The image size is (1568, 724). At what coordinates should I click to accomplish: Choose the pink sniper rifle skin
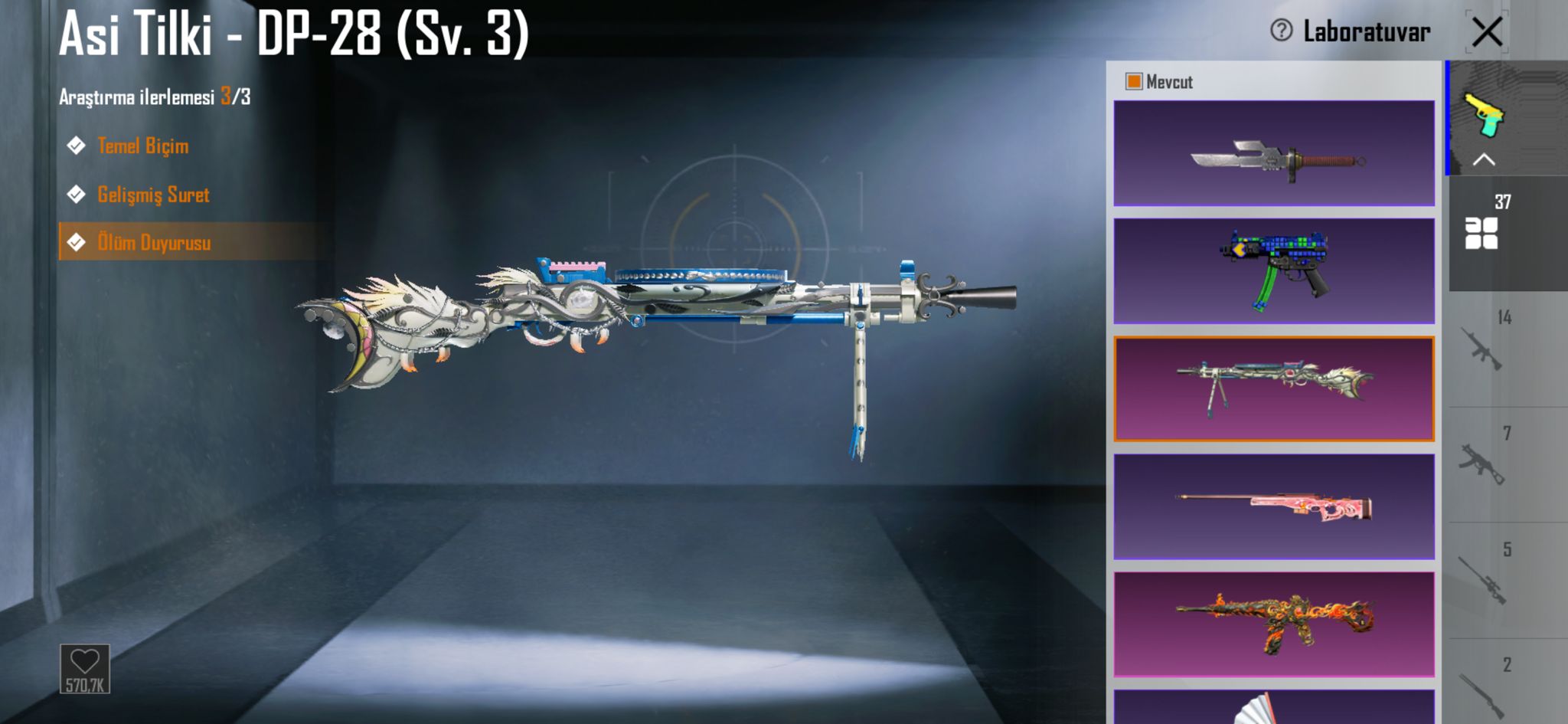tap(1274, 506)
